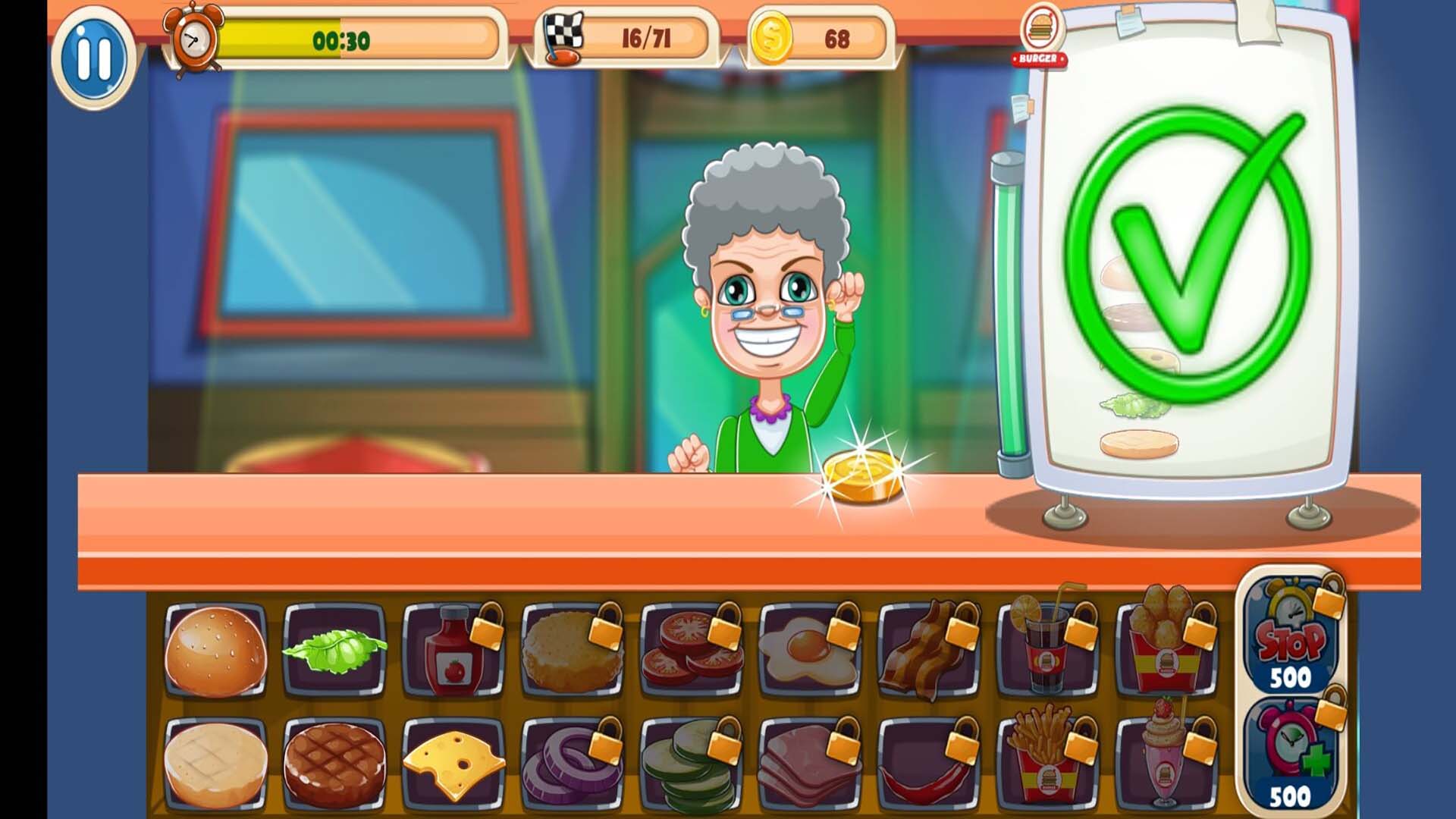Screen dimensions: 1456x819
Task: Pick the green lettuce leaf ingredient
Action: (334, 649)
